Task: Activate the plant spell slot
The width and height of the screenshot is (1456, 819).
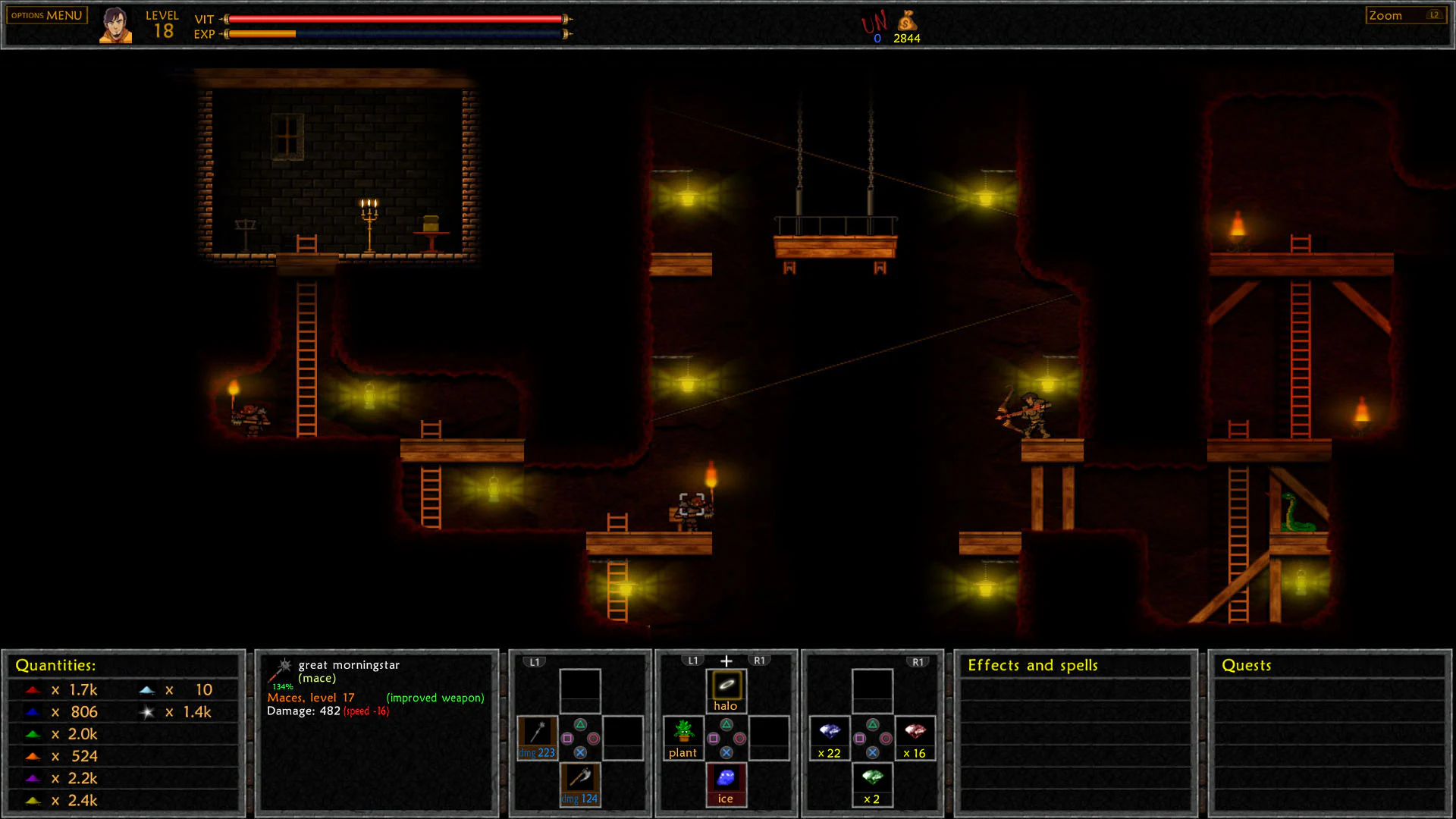Action: tap(683, 737)
